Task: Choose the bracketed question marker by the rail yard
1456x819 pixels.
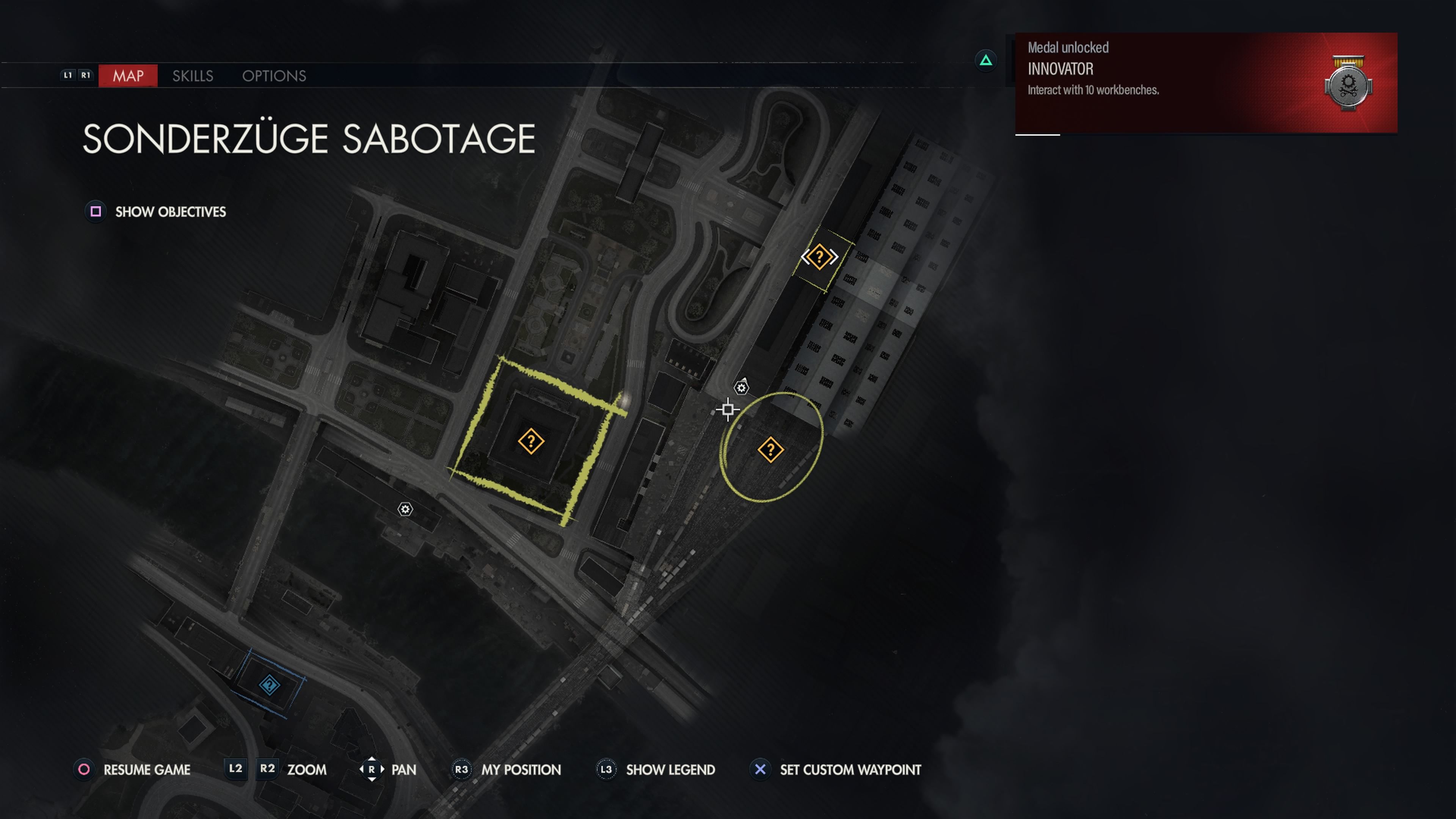Action: click(819, 257)
